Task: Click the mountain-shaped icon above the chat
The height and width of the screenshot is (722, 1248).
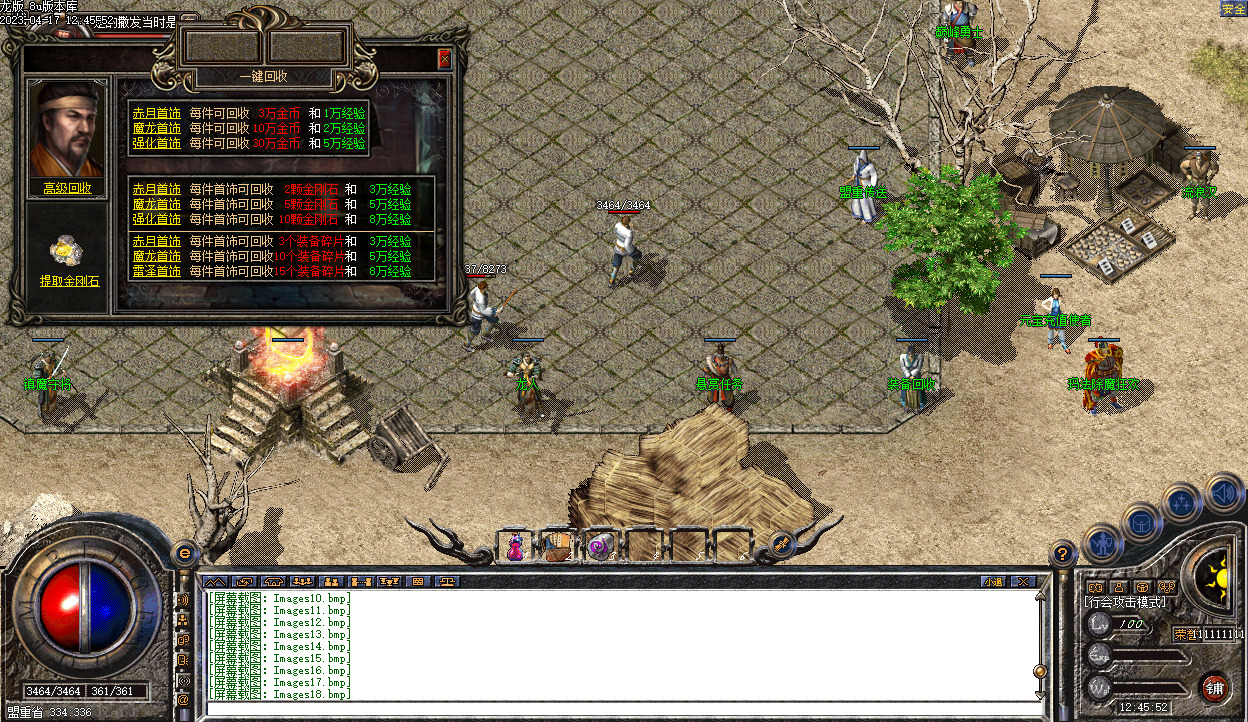Action: tap(215, 581)
